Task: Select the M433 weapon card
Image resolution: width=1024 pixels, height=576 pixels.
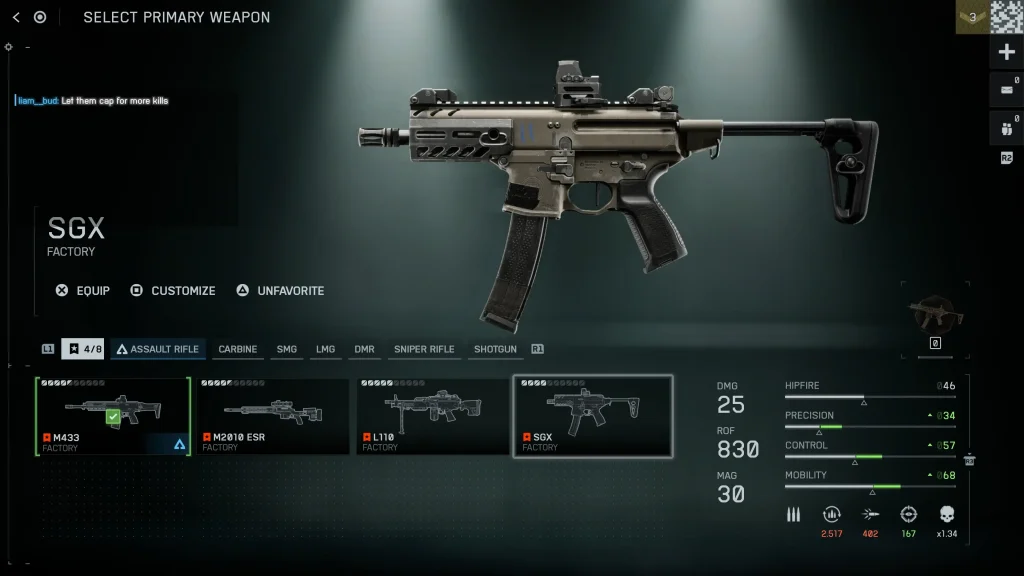Action: [x=113, y=416]
